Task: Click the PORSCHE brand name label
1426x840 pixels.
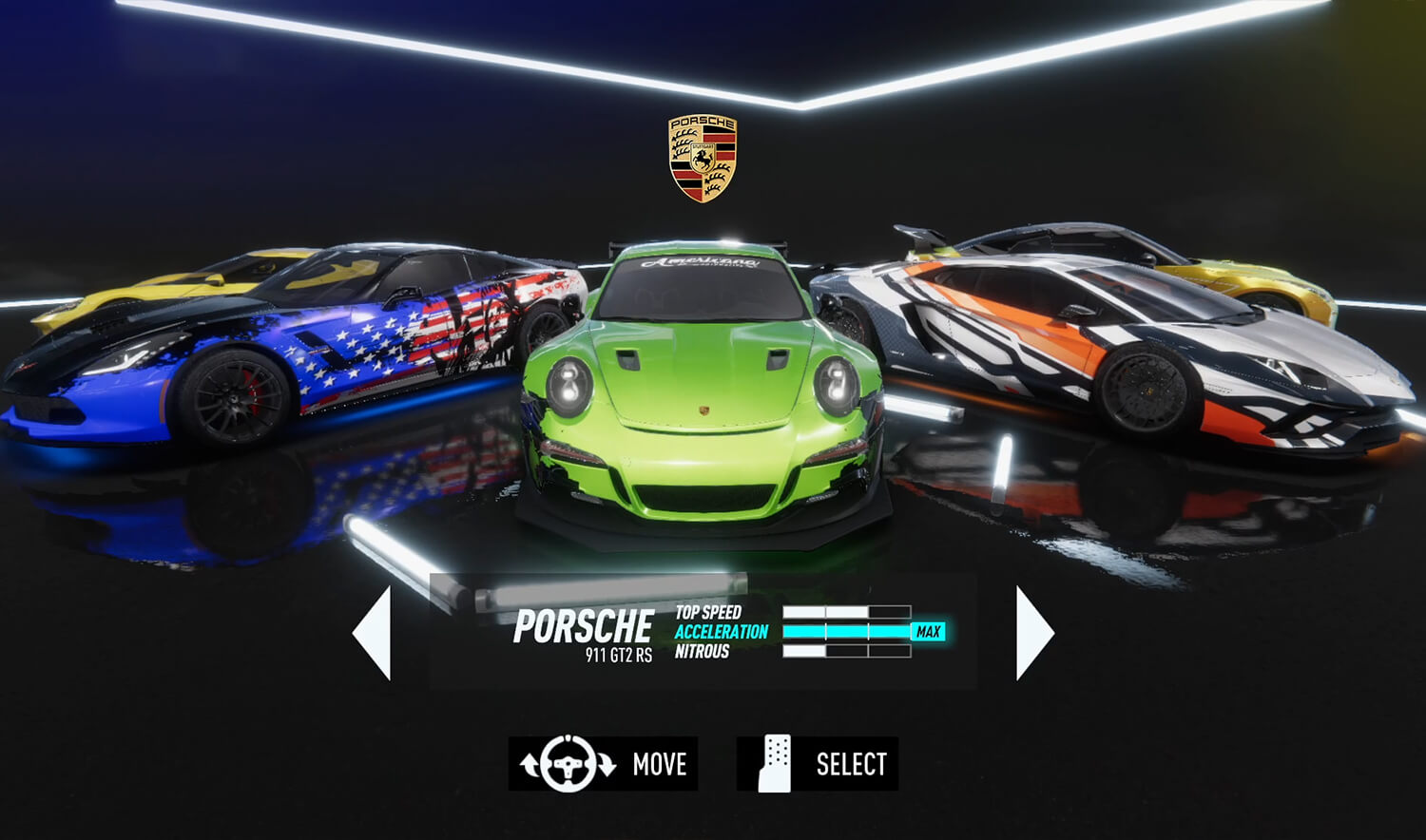Action: [584, 624]
